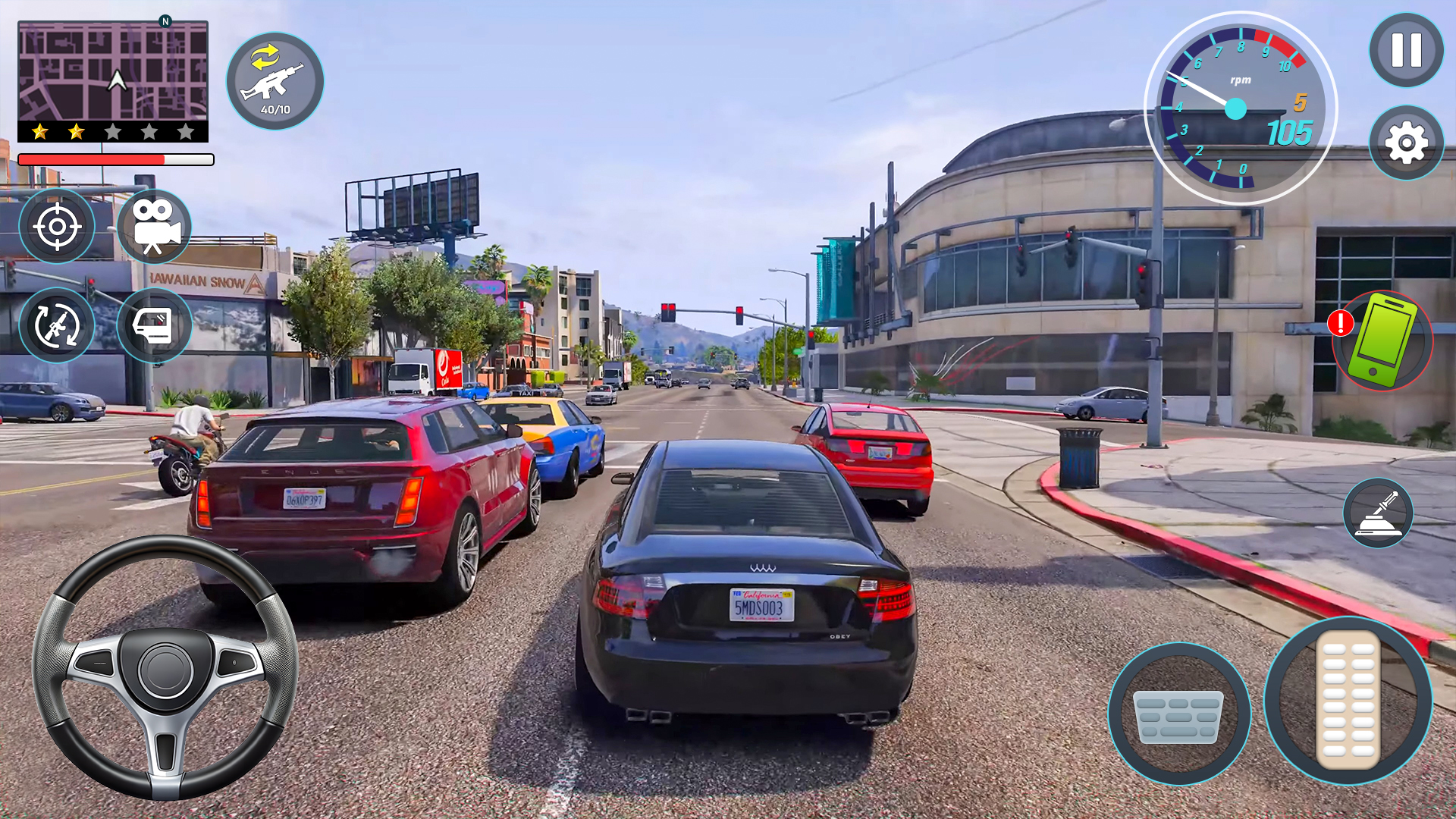
Task: Click the car door icon
Action: pyautogui.click(x=154, y=326)
